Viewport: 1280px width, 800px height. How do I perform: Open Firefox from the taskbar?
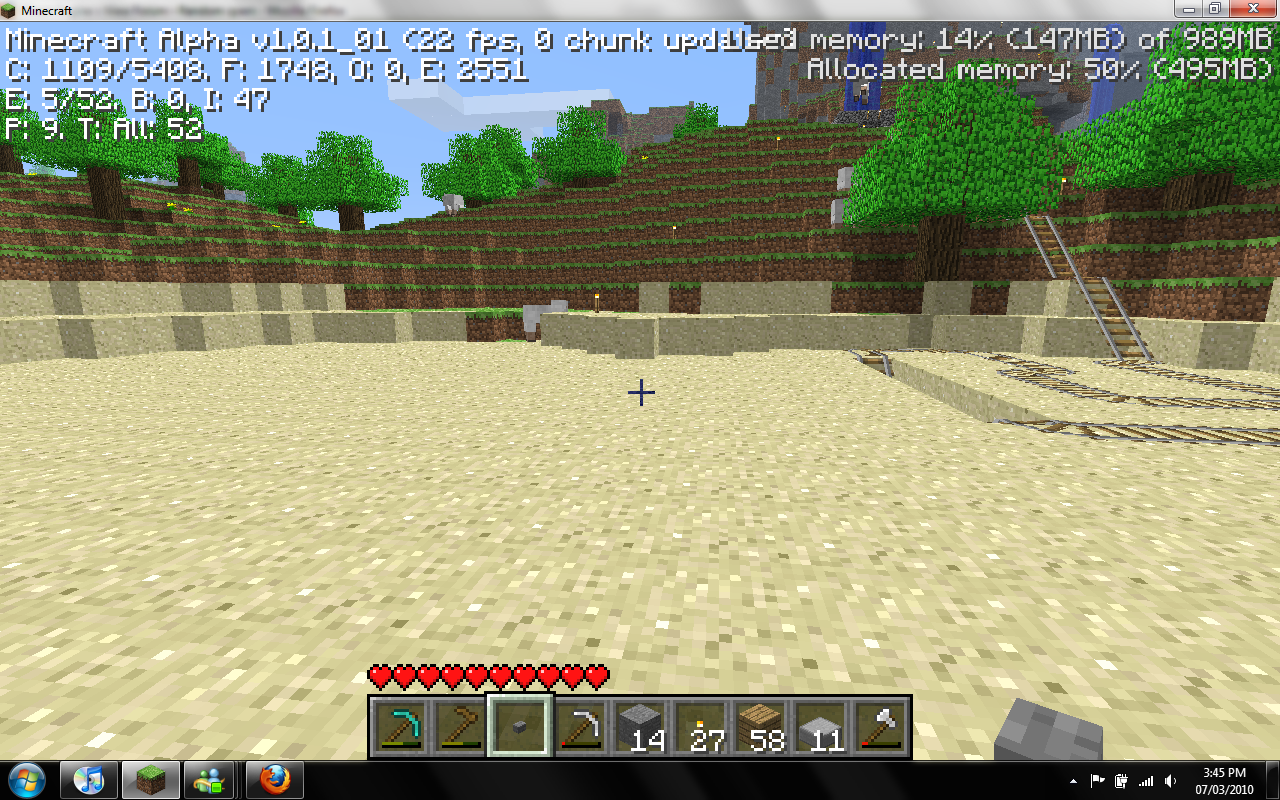pos(273,780)
